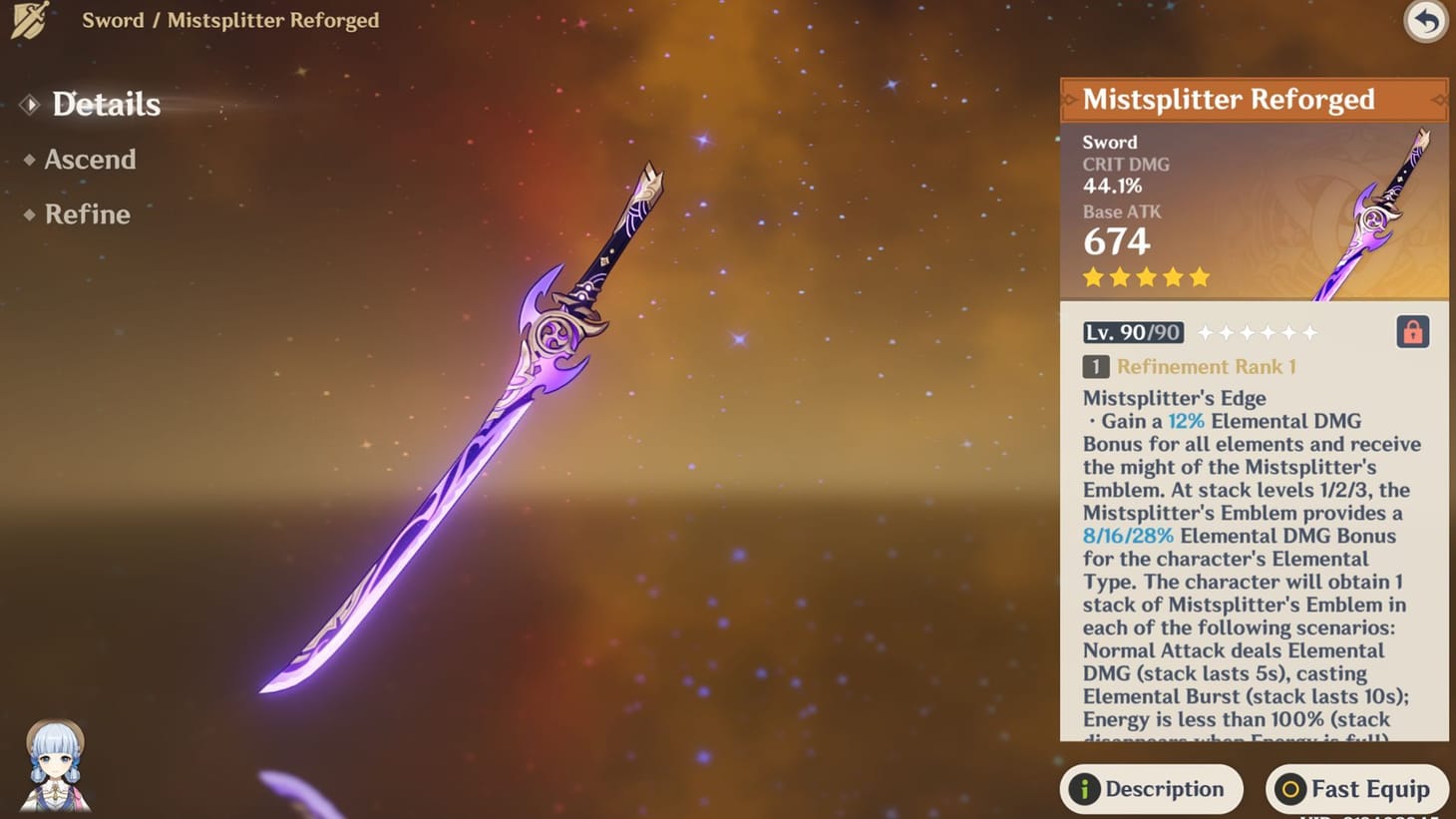Click the highlighted 12% value in the skill description
The image size is (1456, 819).
click(x=1186, y=421)
